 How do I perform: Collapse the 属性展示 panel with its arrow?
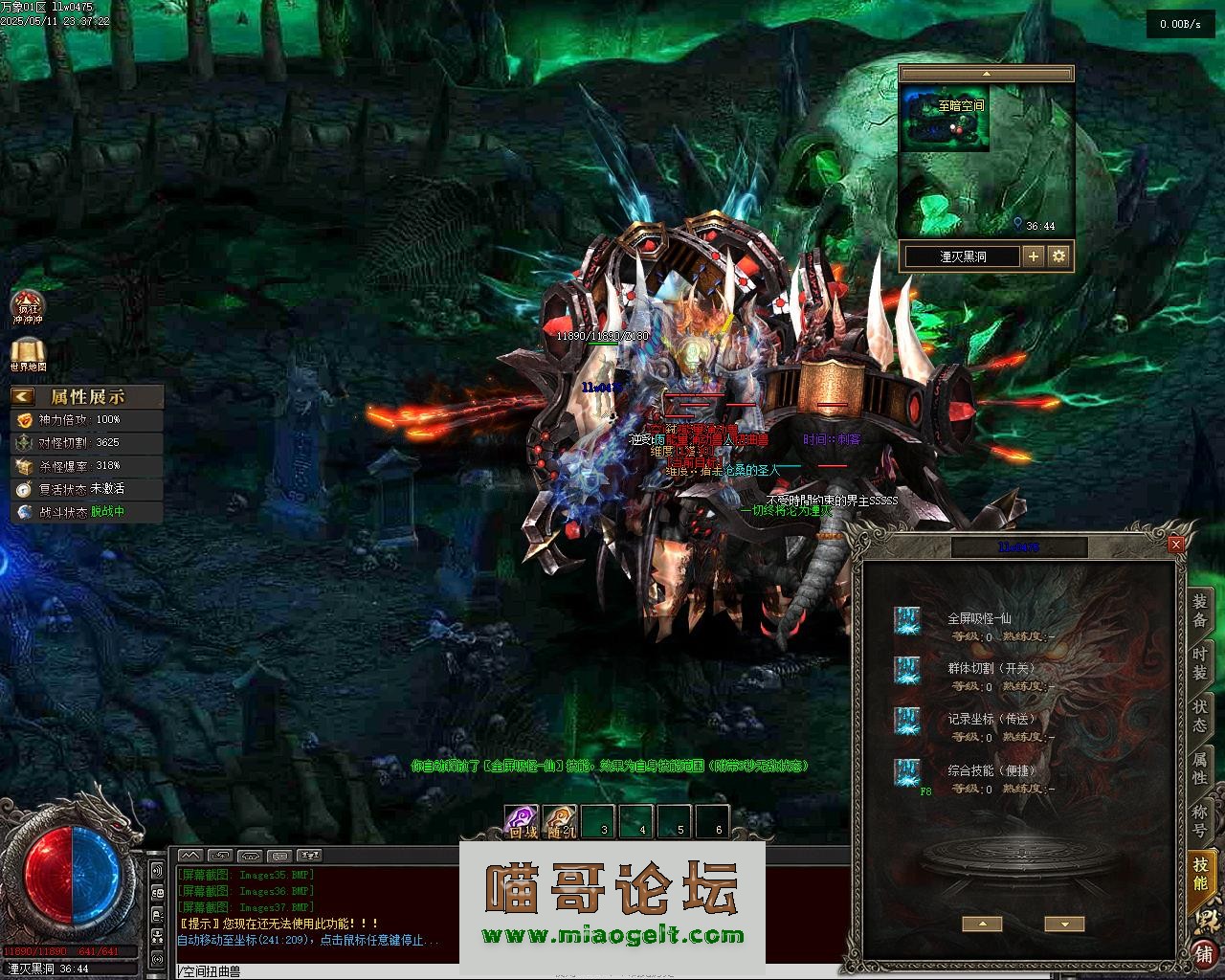23,396
